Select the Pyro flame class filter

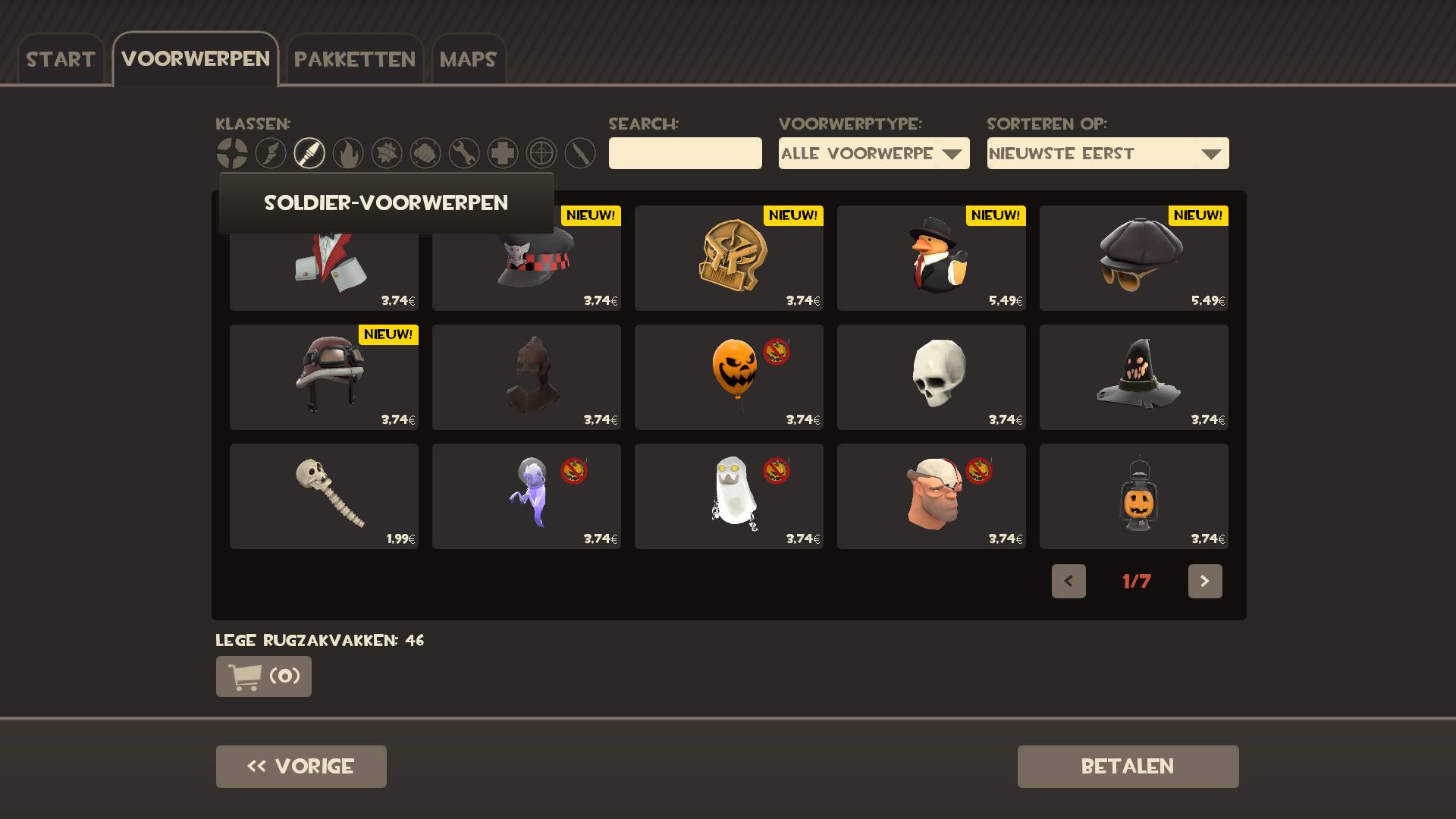coord(348,153)
